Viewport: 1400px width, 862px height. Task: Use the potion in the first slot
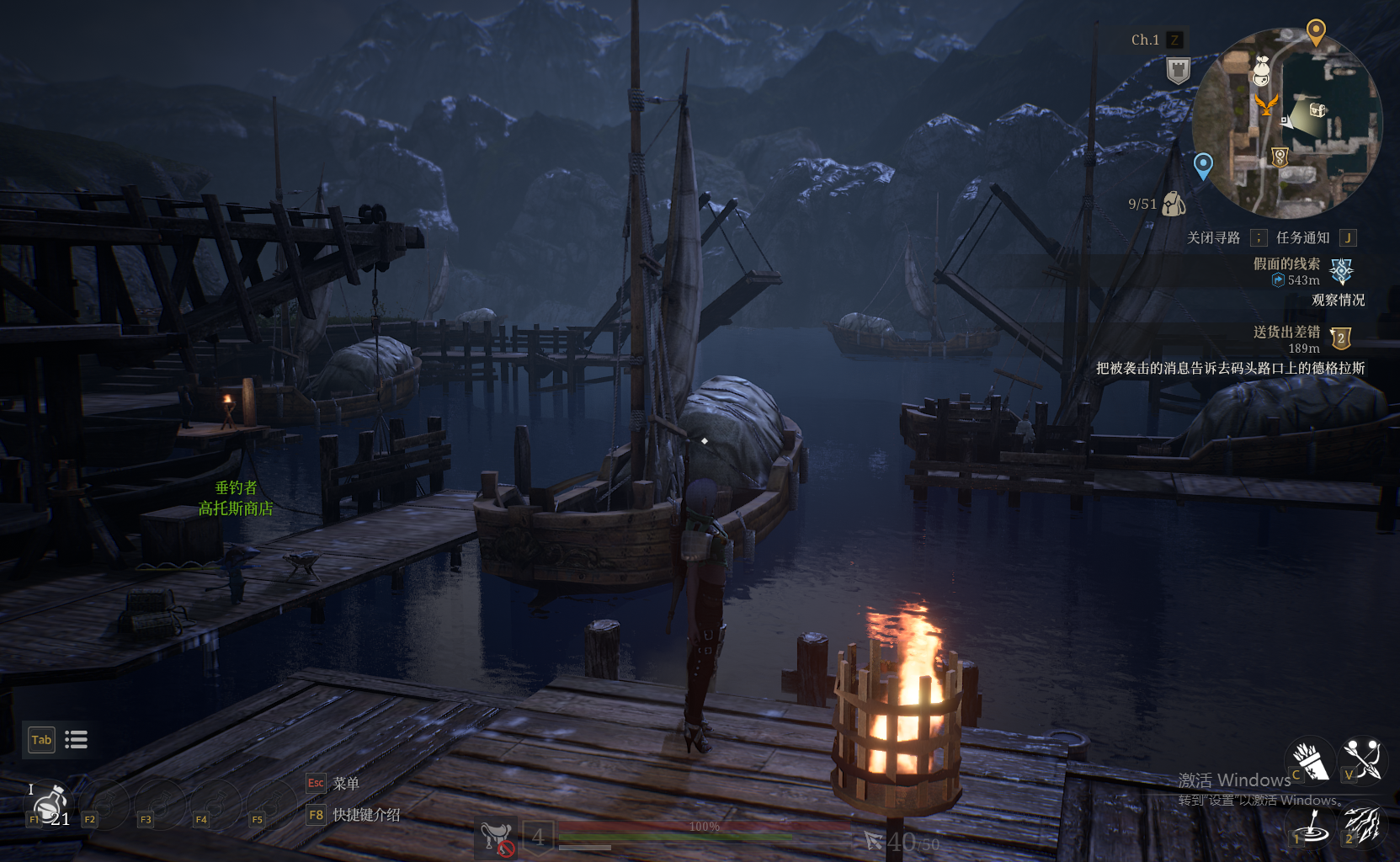[x=51, y=804]
